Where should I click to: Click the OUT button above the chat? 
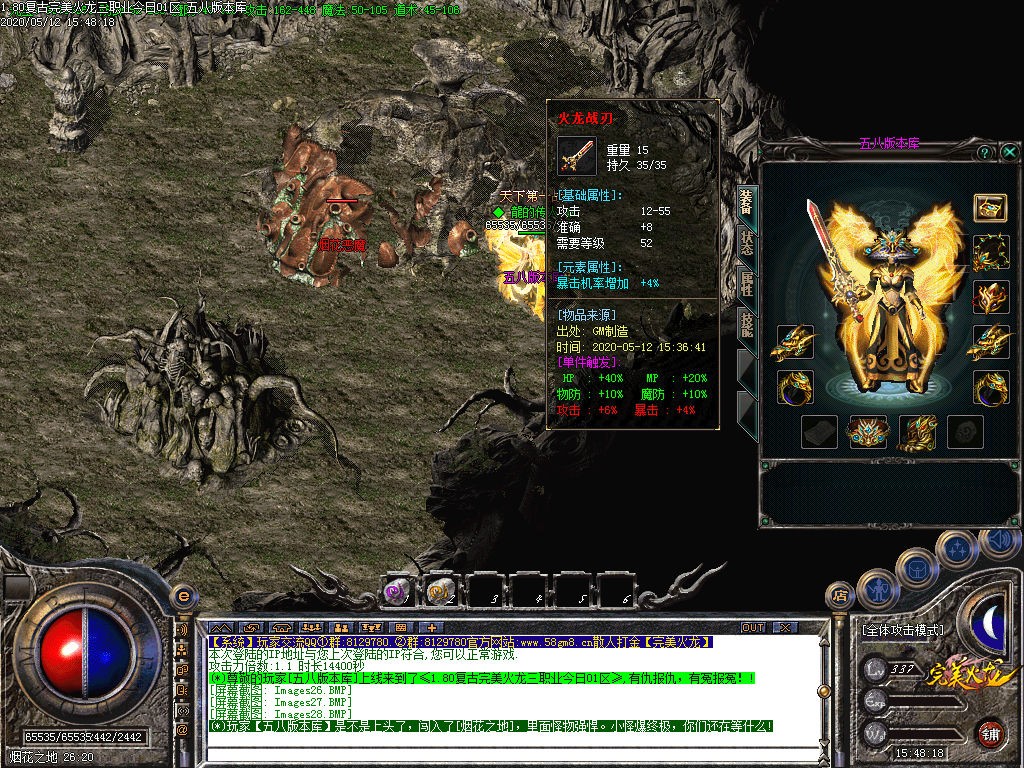click(753, 627)
